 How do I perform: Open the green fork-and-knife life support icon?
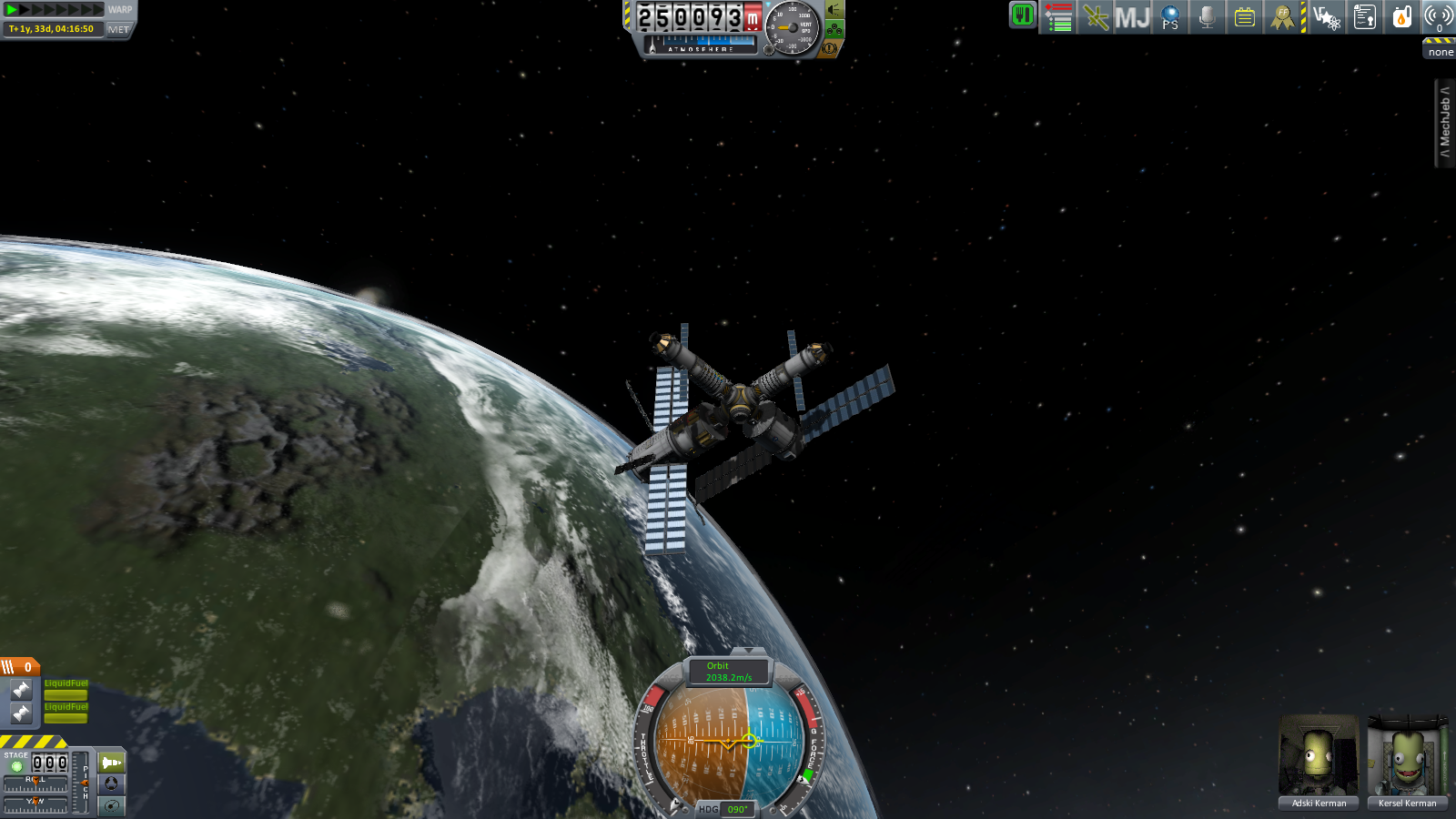[1023, 15]
